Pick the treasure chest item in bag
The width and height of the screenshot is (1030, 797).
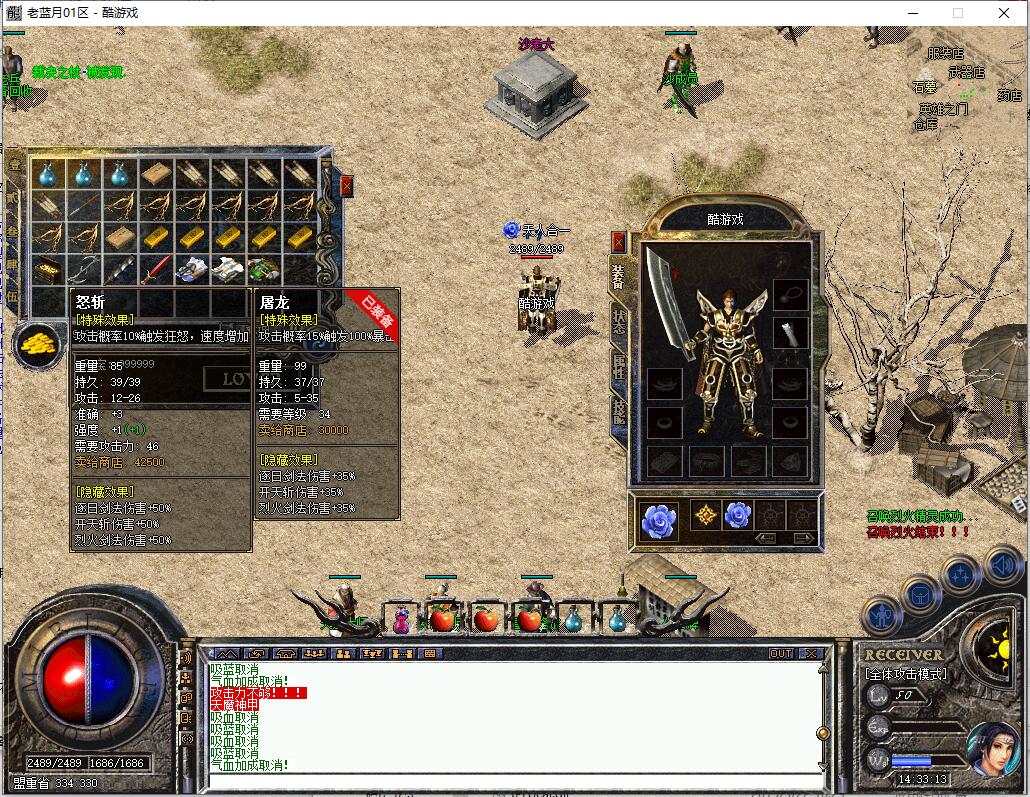46,270
